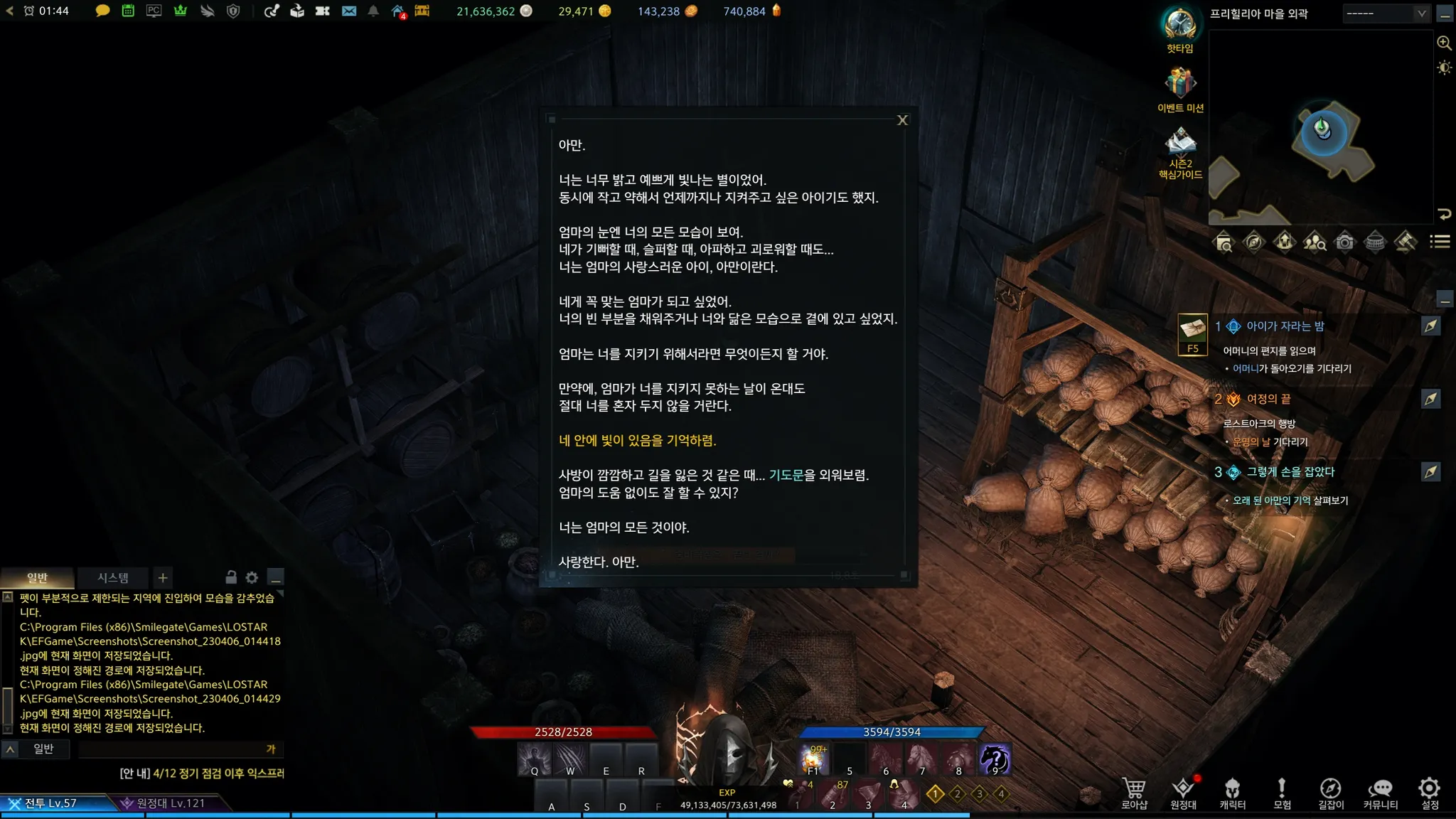Close the letter dialog with X
This screenshot has height=819, width=1456.
coord(902,120)
